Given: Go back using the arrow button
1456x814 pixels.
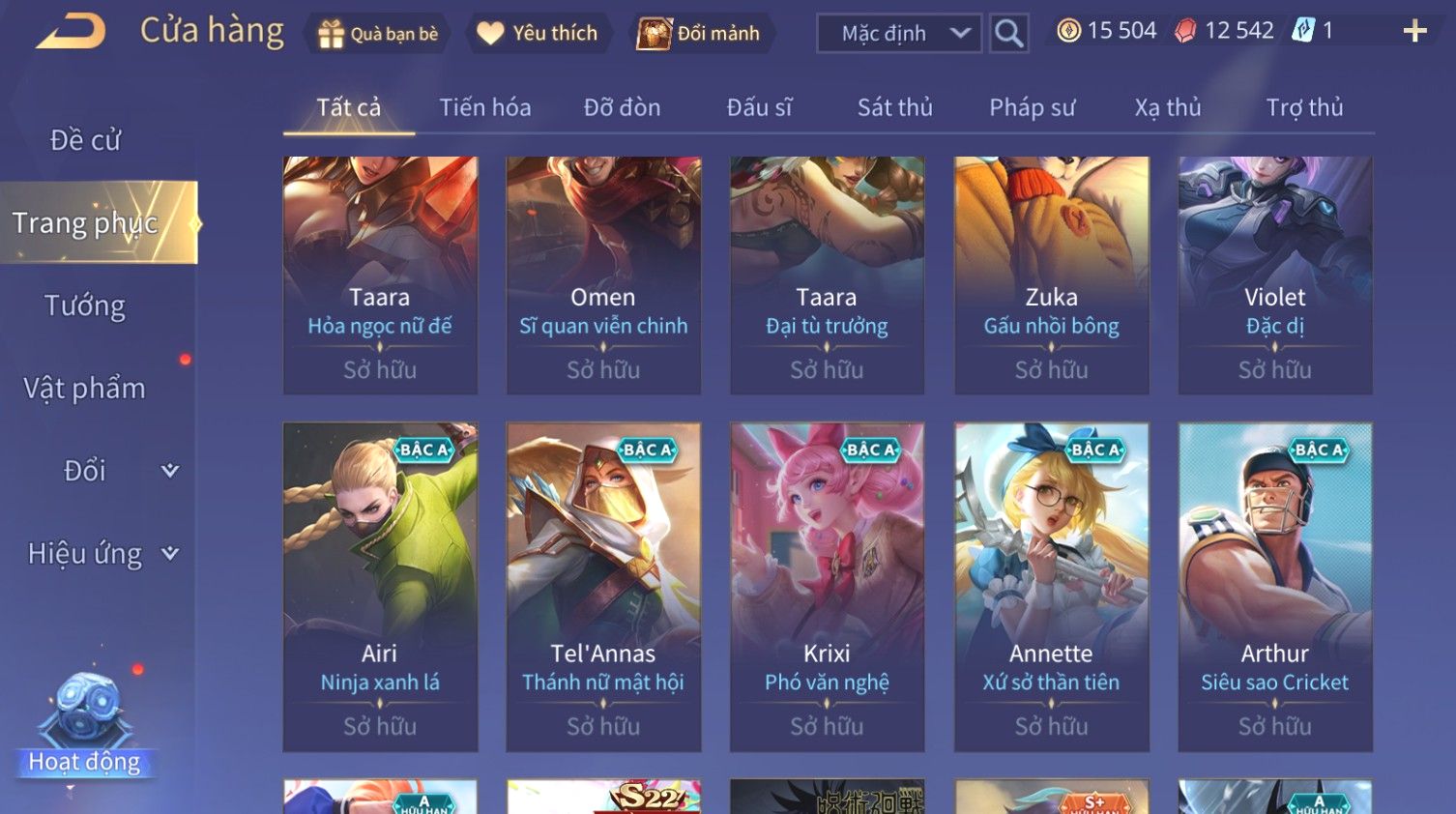Looking at the screenshot, I should pyautogui.click(x=72, y=31).
